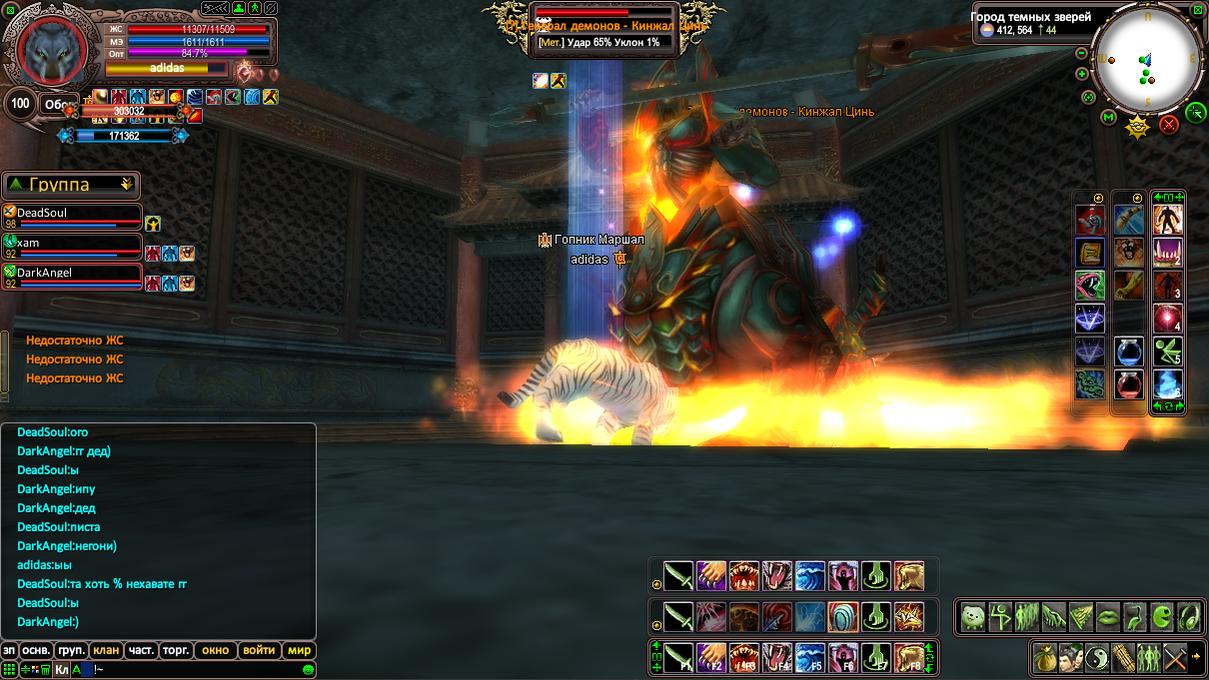The width and height of the screenshot is (1209, 680).
Task: Open world map with green M button
Action: click(1108, 117)
